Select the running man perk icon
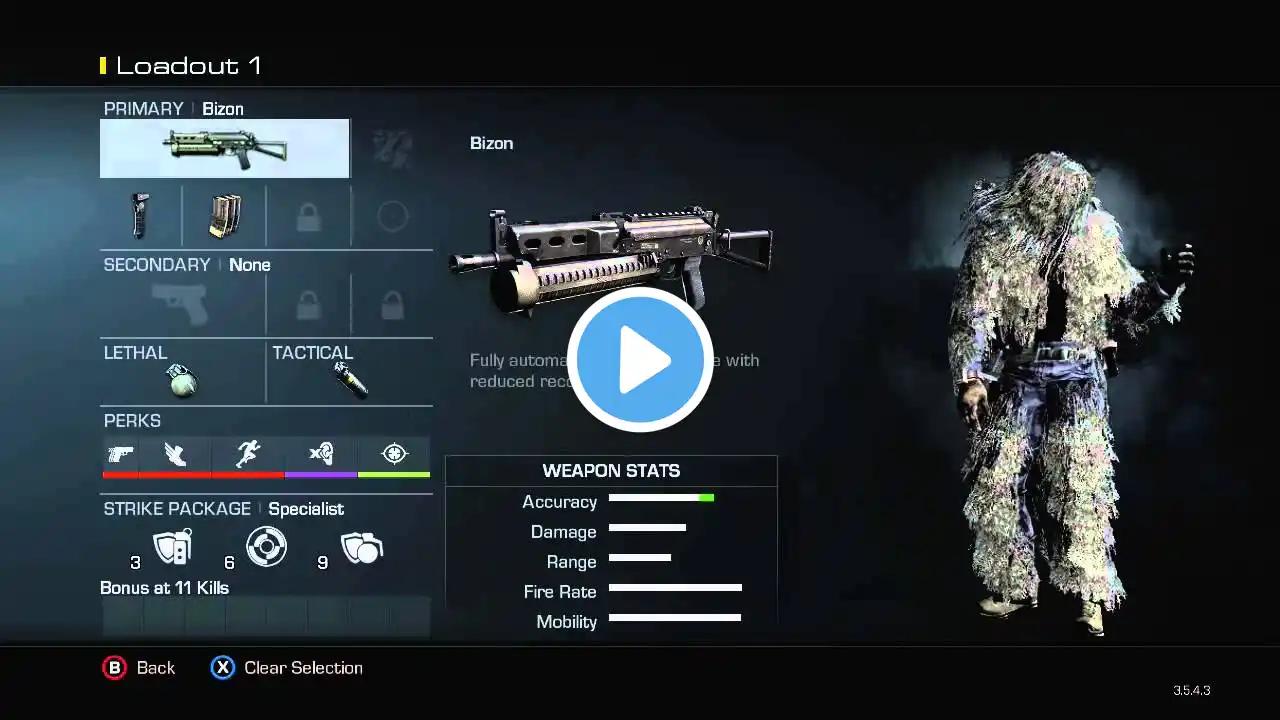 [248, 455]
